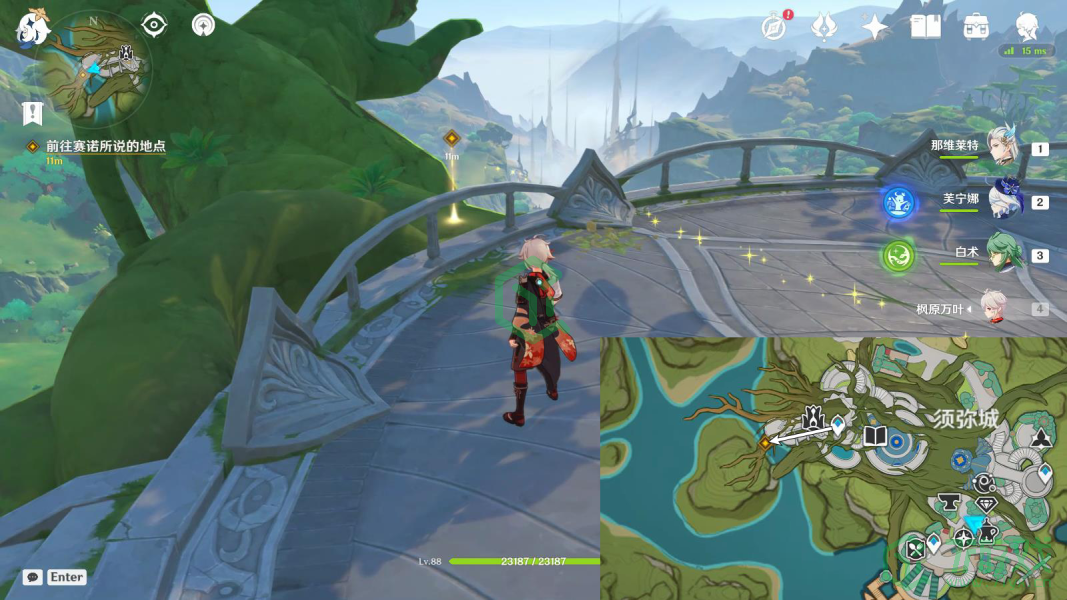This screenshot has height=600, width=1067.
Task: Switch to party member 那维莱特
Action: 1001,146
